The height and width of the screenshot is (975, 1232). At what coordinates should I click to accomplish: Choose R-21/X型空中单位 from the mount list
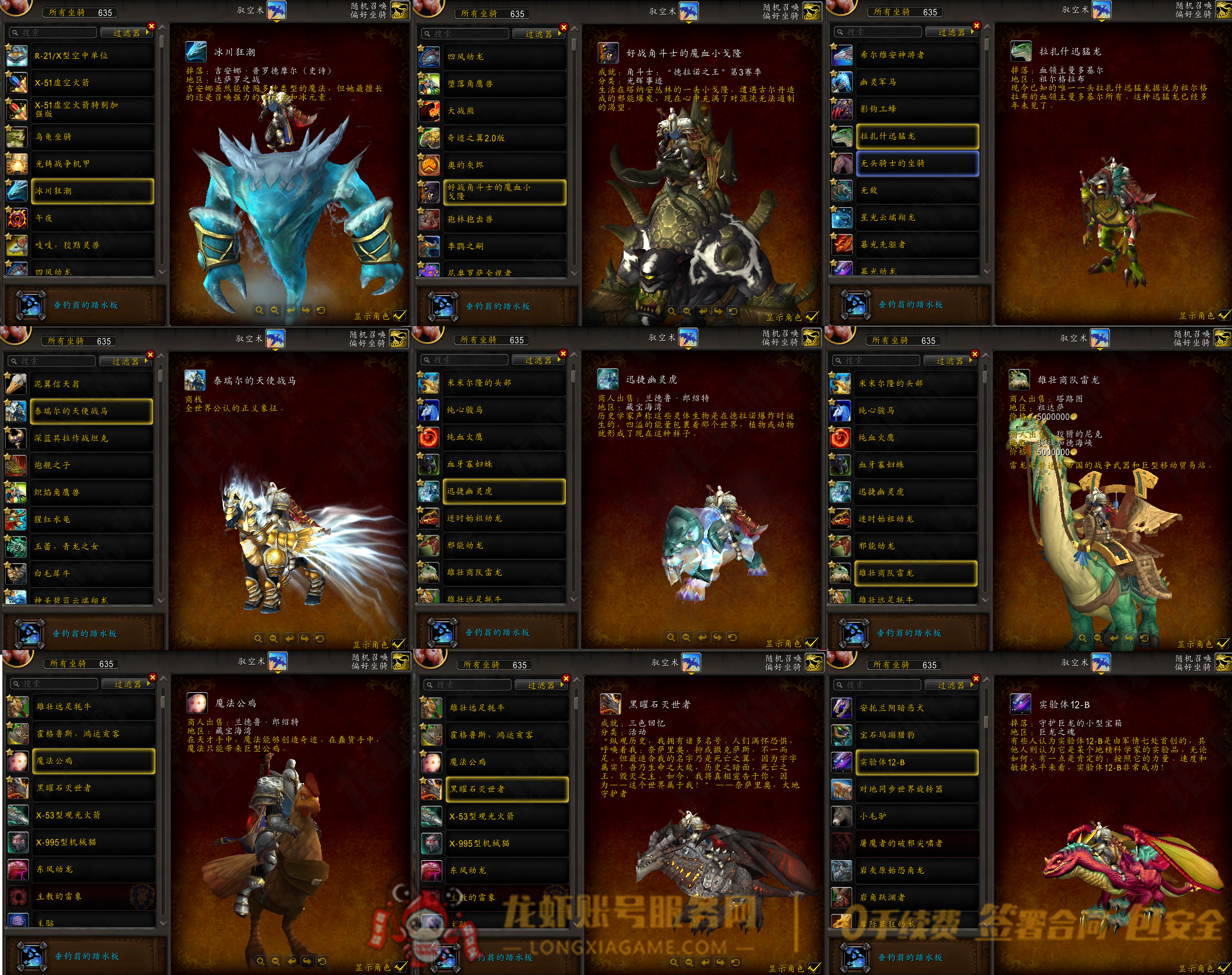coord(92,56)
